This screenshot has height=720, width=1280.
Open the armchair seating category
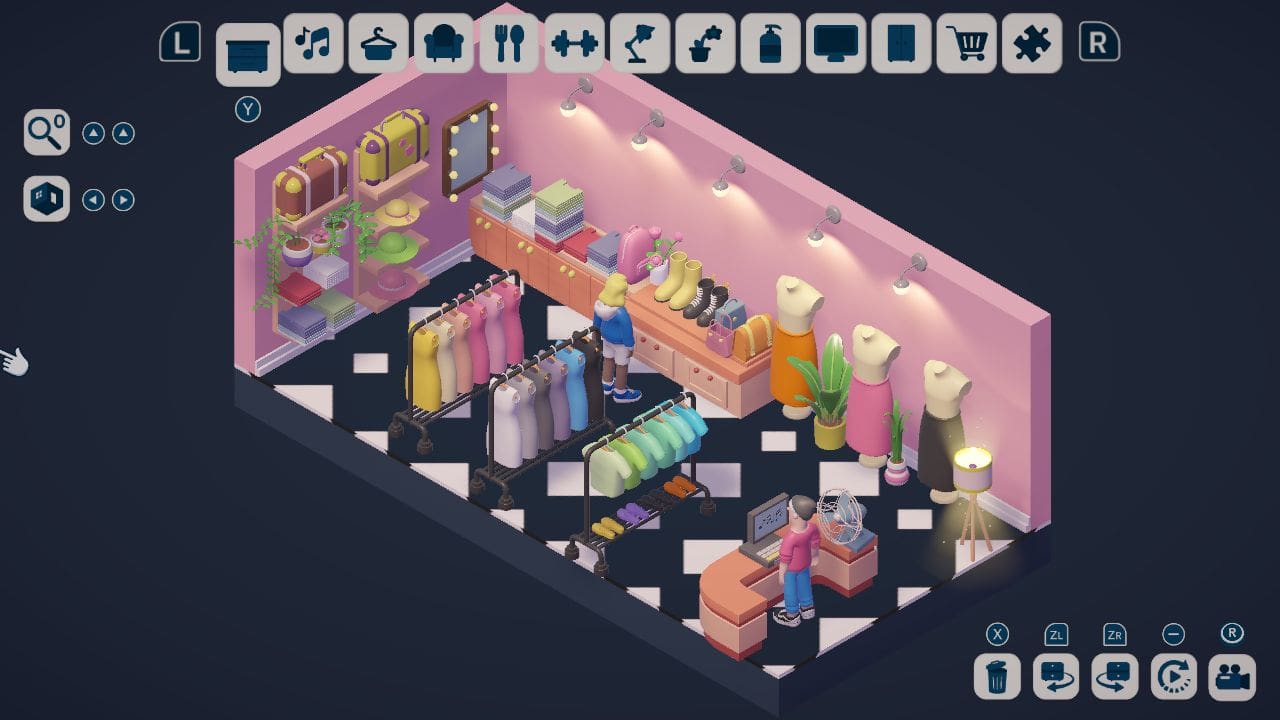[x=444, y=44]
